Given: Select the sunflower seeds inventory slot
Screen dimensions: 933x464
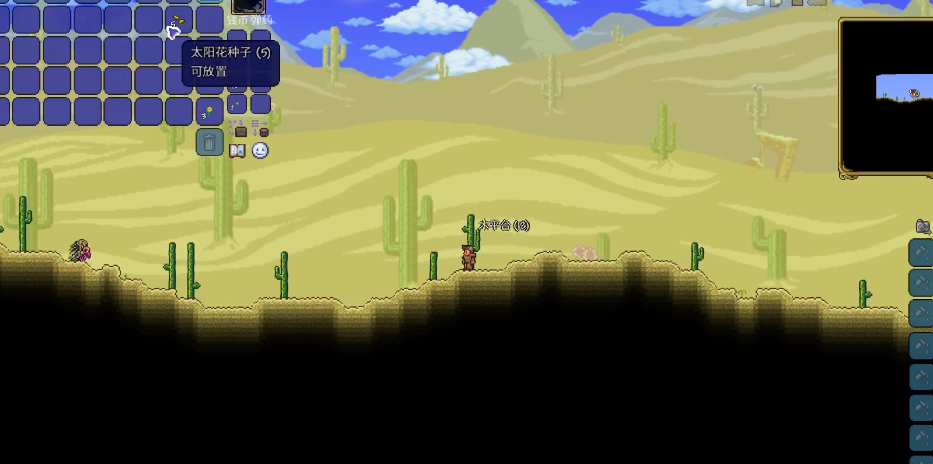Looking at the screenshot, I should [179, 21].
